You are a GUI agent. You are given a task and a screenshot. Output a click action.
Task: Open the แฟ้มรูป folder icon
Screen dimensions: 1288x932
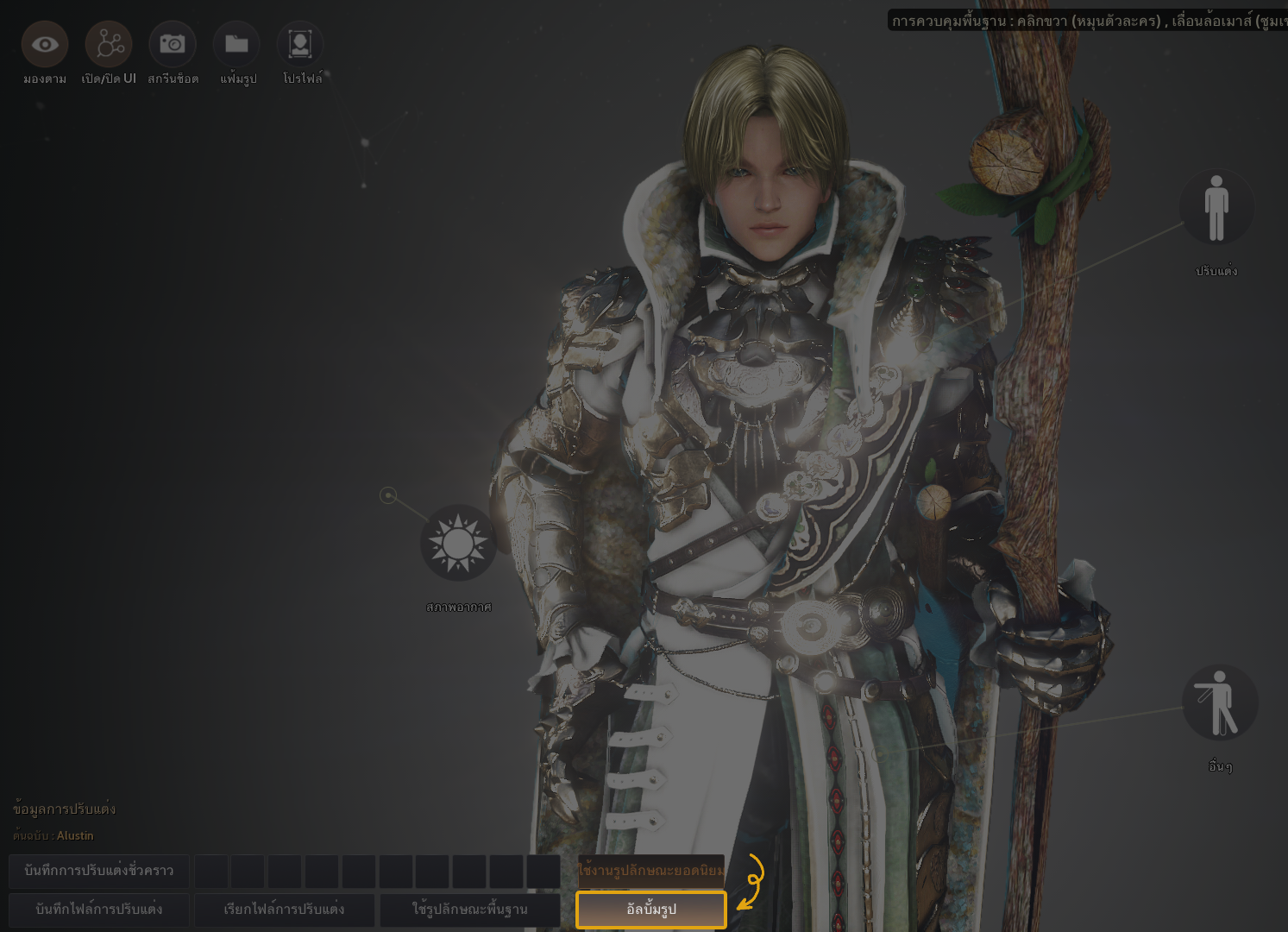pyautogui.click(x=236, y=44)
